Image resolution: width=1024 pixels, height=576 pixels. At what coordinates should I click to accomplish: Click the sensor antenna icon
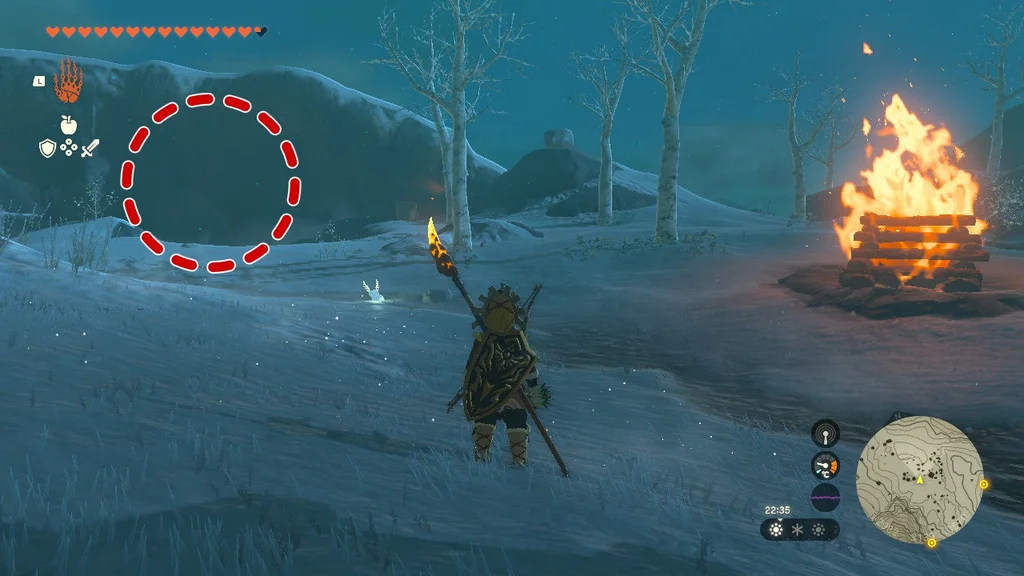(825, 433)
